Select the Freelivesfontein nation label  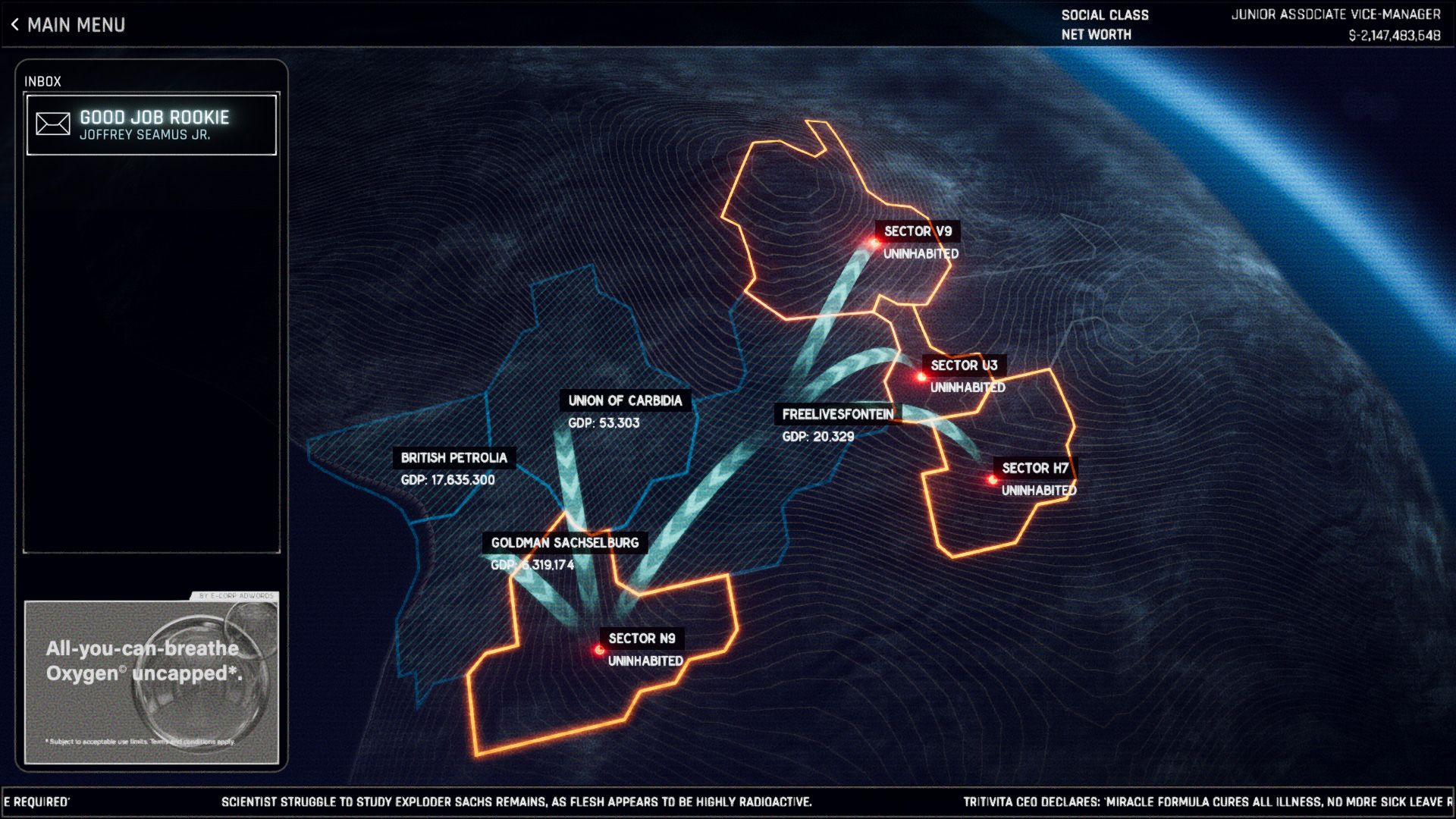tap(837, 415)
